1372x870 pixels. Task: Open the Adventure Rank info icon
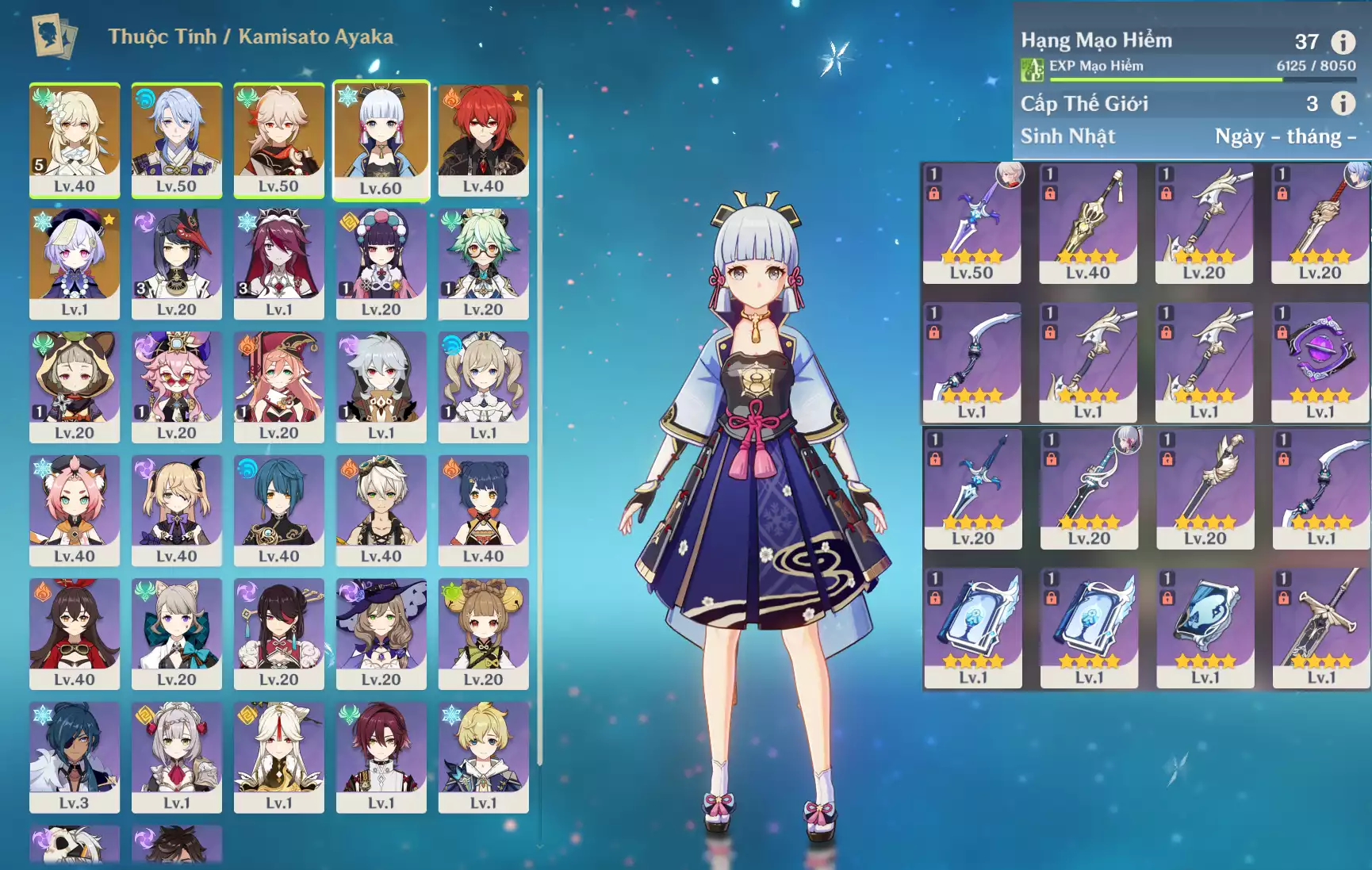1343,41
